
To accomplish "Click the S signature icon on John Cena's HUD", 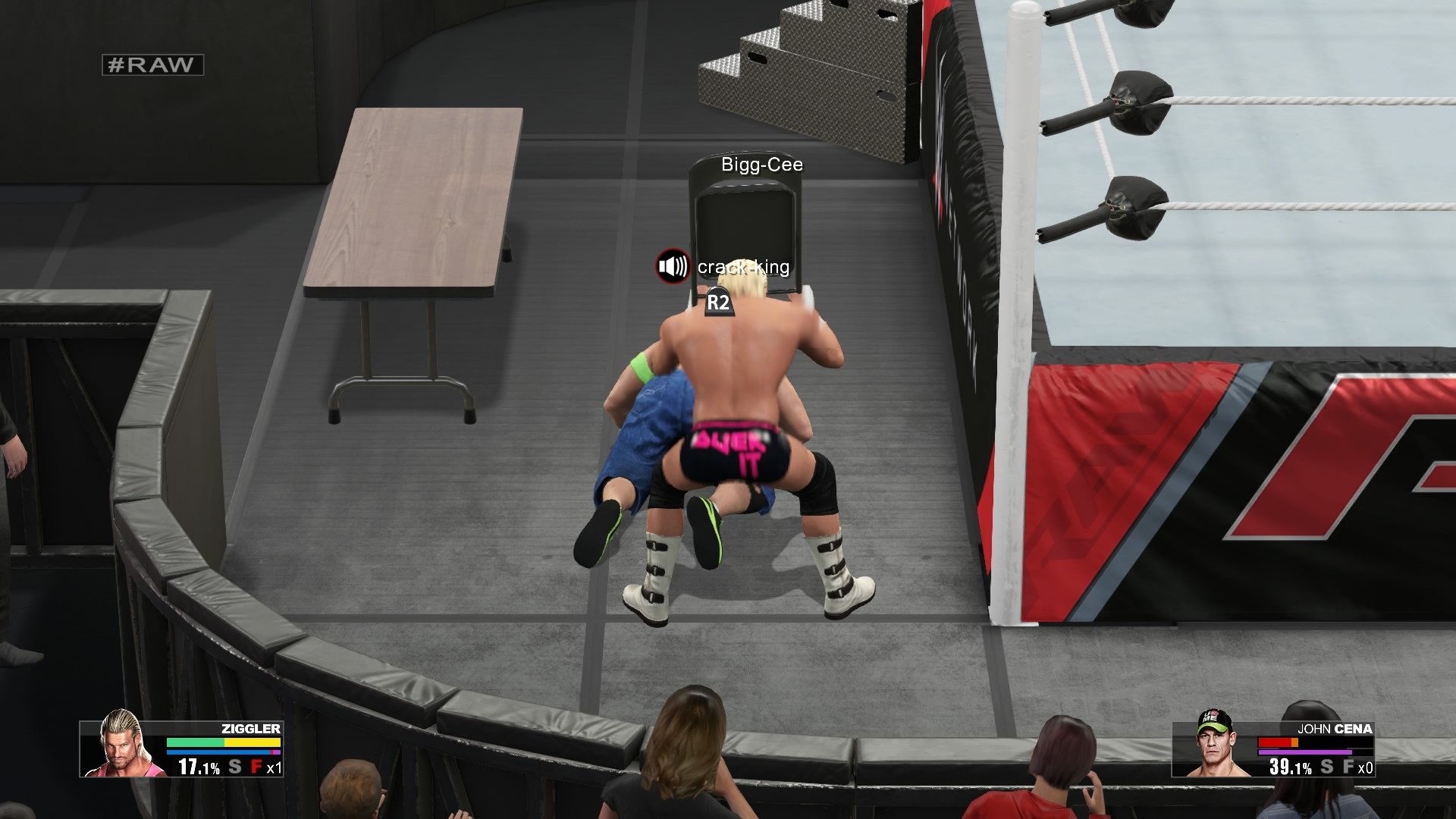I will 1326,766.
